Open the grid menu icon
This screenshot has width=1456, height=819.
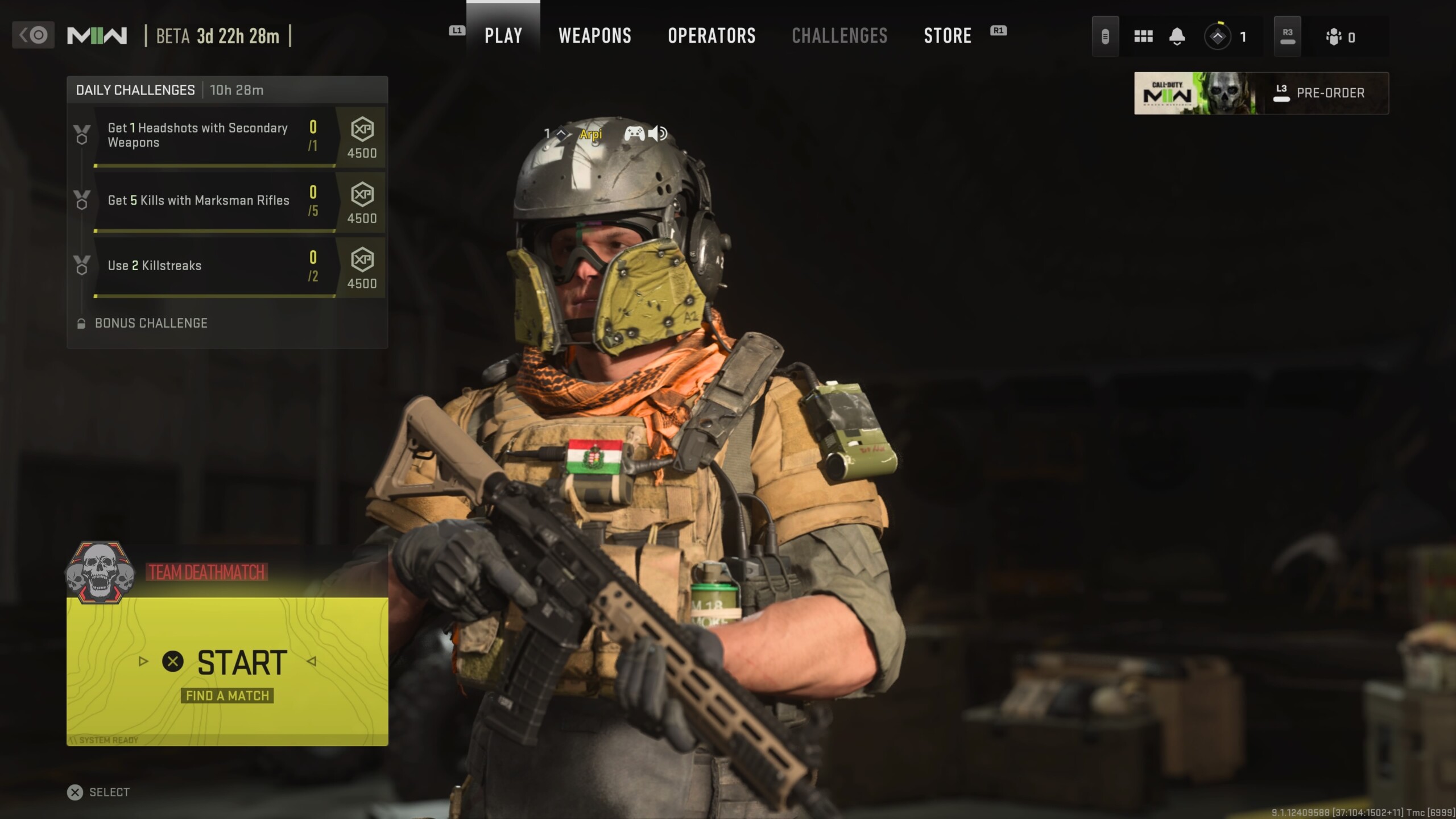tap(1143, 37)
